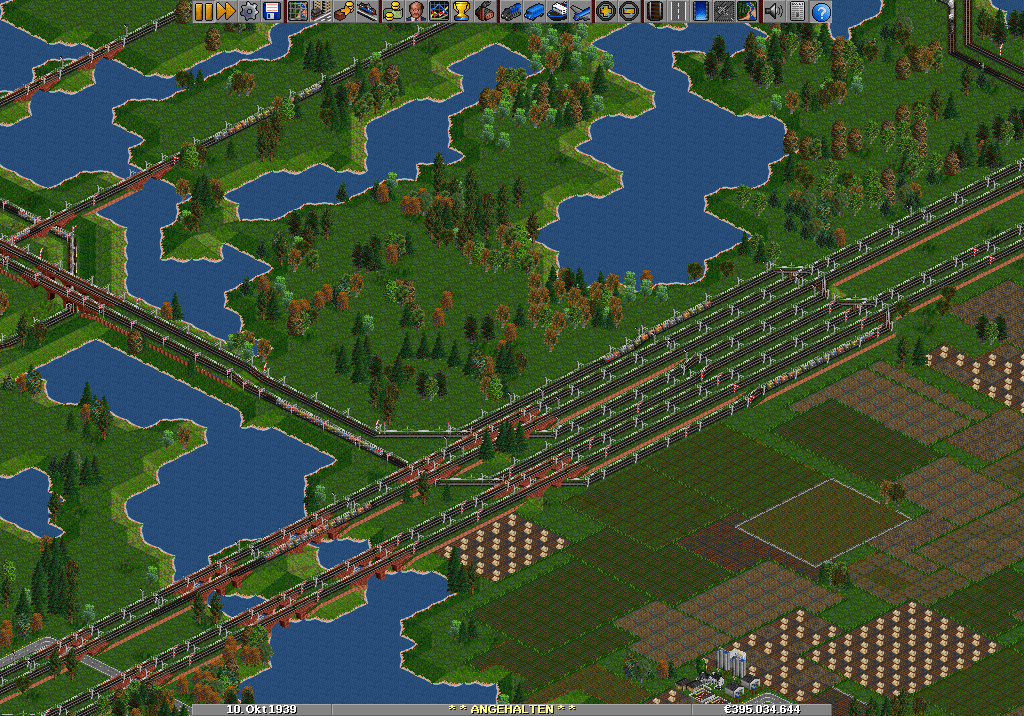The height and width of the screenshot is (716, 1024).
Task: Open the company finances window
Action: [393, 11]
